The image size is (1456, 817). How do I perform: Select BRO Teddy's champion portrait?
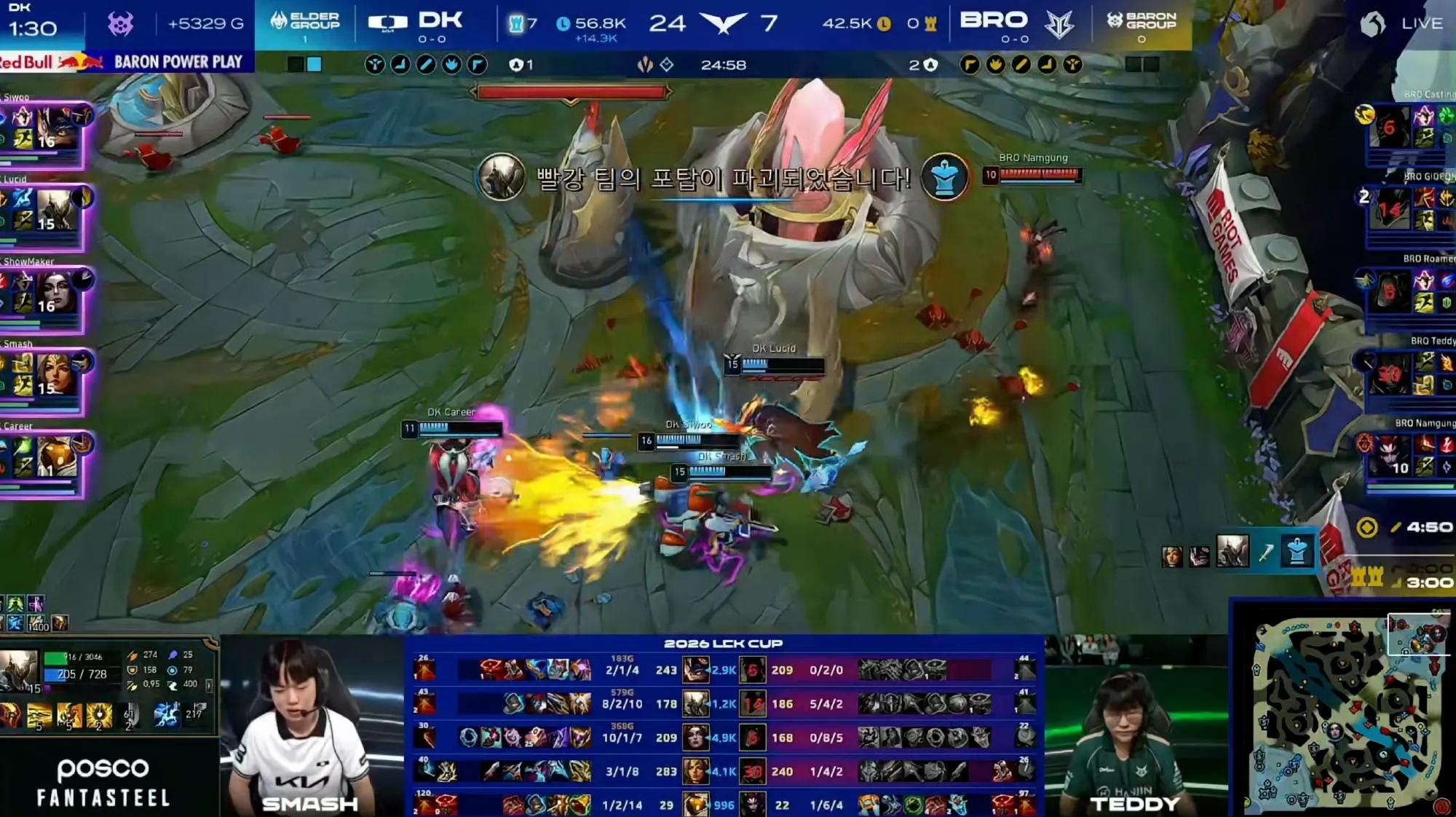pyautogui.click(x=1390, y=374)
